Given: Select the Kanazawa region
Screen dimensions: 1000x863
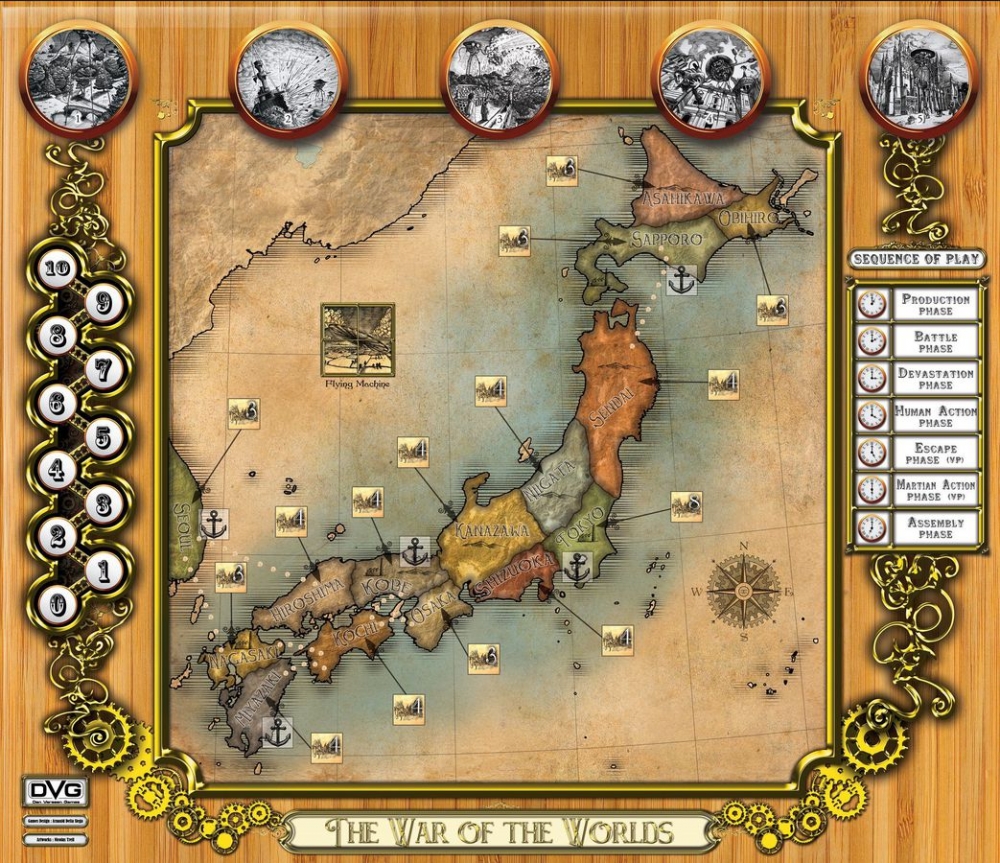Looking at the screenshot, I should (x=490, y=530).
